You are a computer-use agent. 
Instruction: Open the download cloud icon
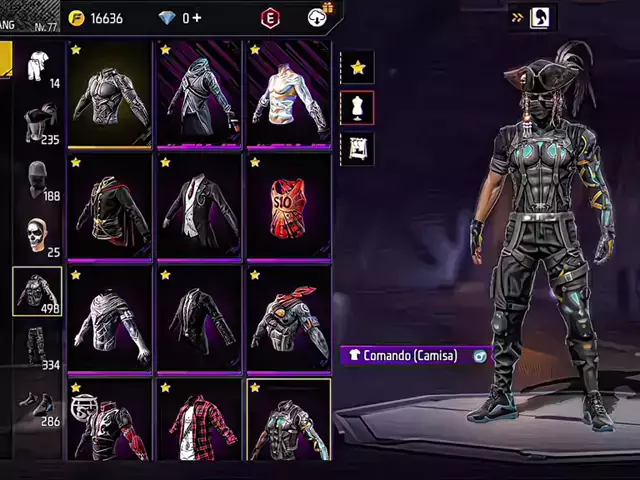[318, 17]
